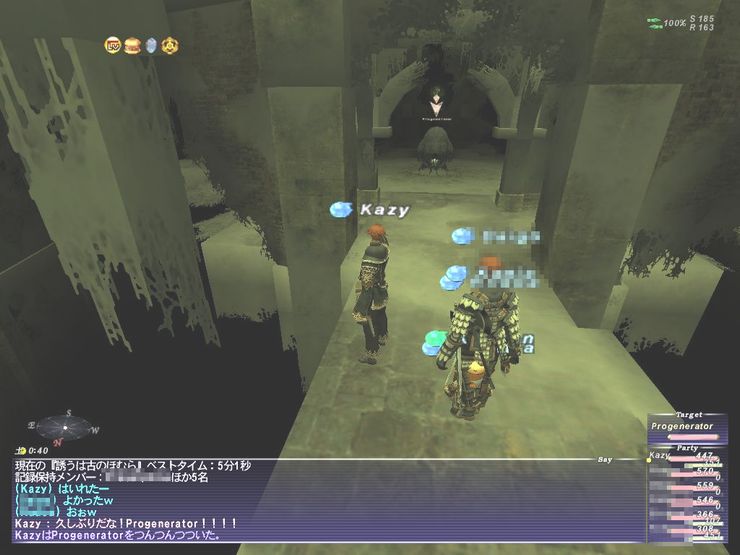Click the Progenerator target window

point(683,426)
